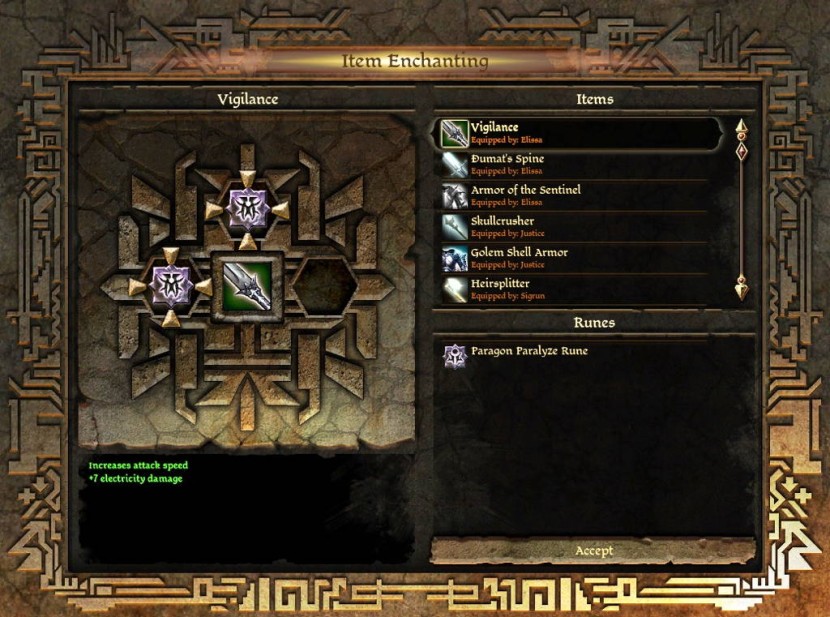The width and height of the screenshot is (830, 617).
Task: Click the empty hexagonal rune slot
Action: click(324, 286)
